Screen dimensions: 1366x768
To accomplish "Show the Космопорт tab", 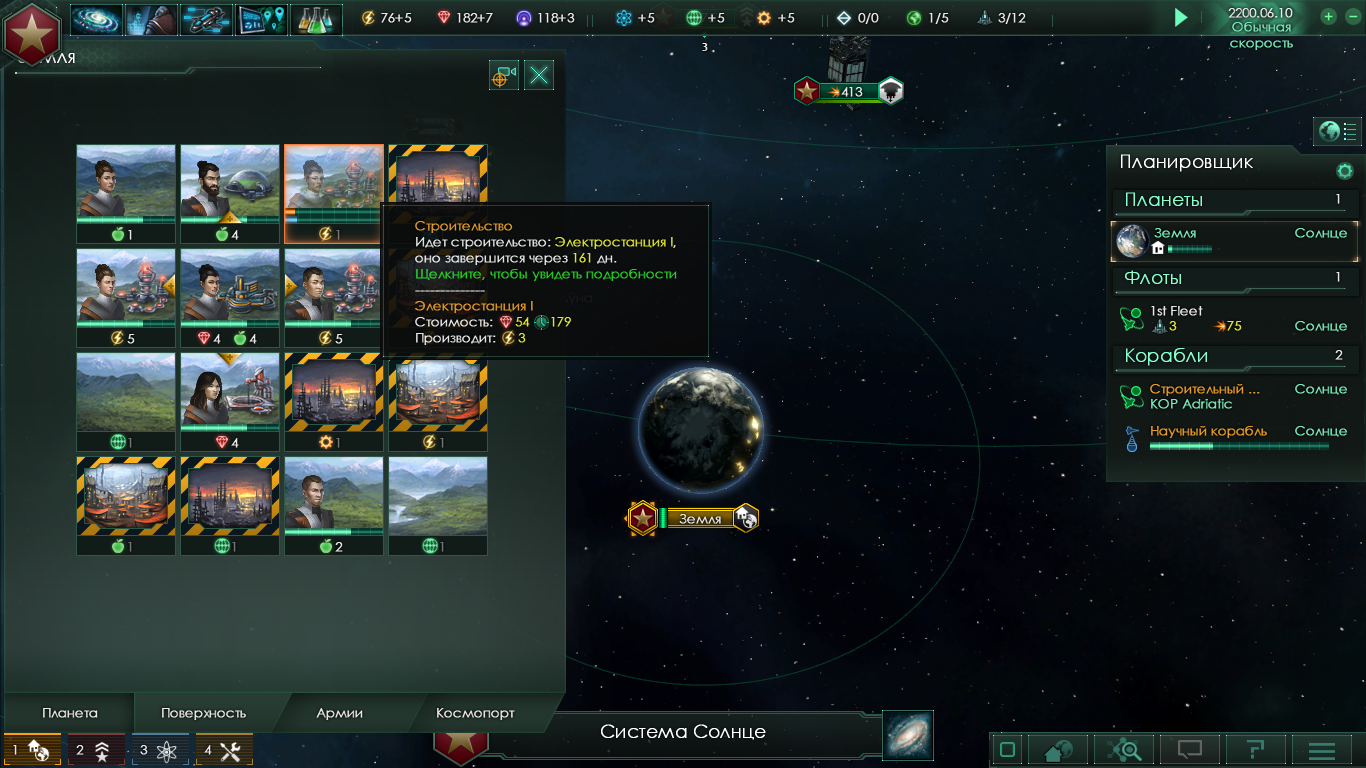I will point(475,713).
